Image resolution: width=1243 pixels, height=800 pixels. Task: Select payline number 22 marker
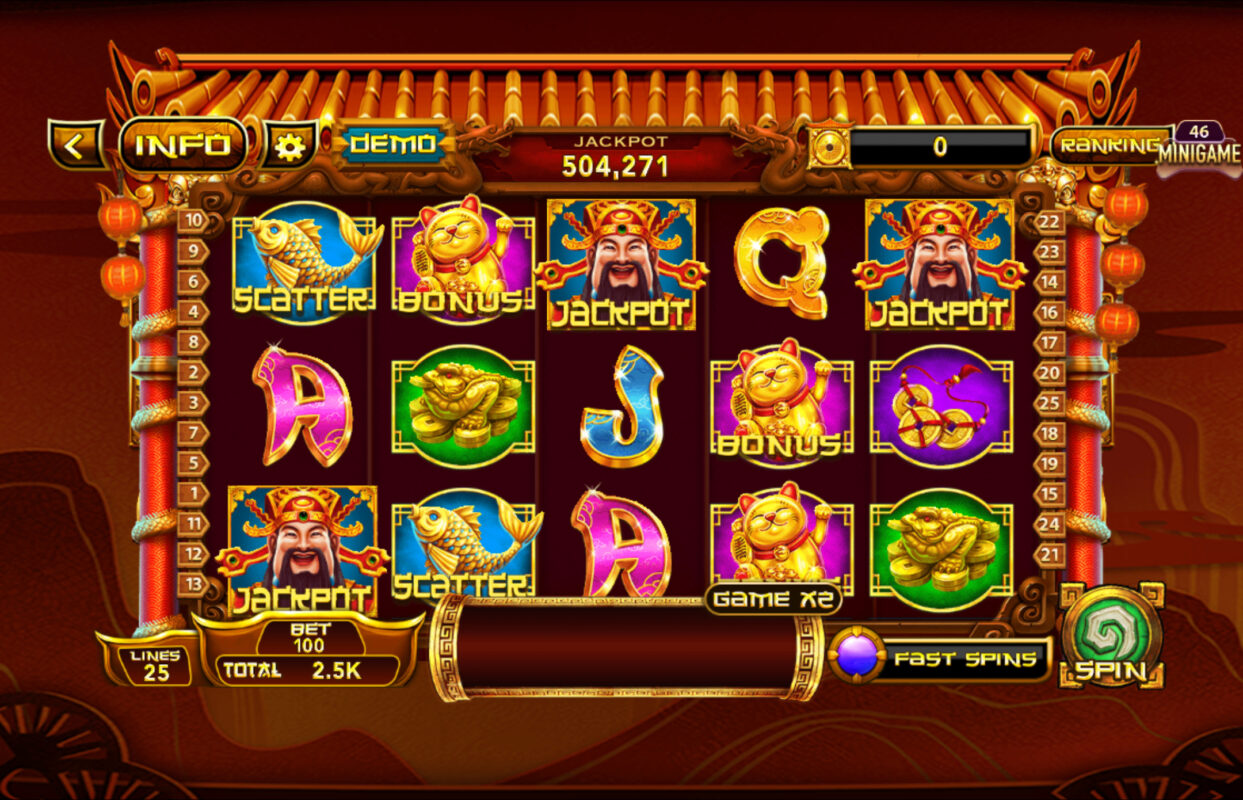[x=1050, y=222]
